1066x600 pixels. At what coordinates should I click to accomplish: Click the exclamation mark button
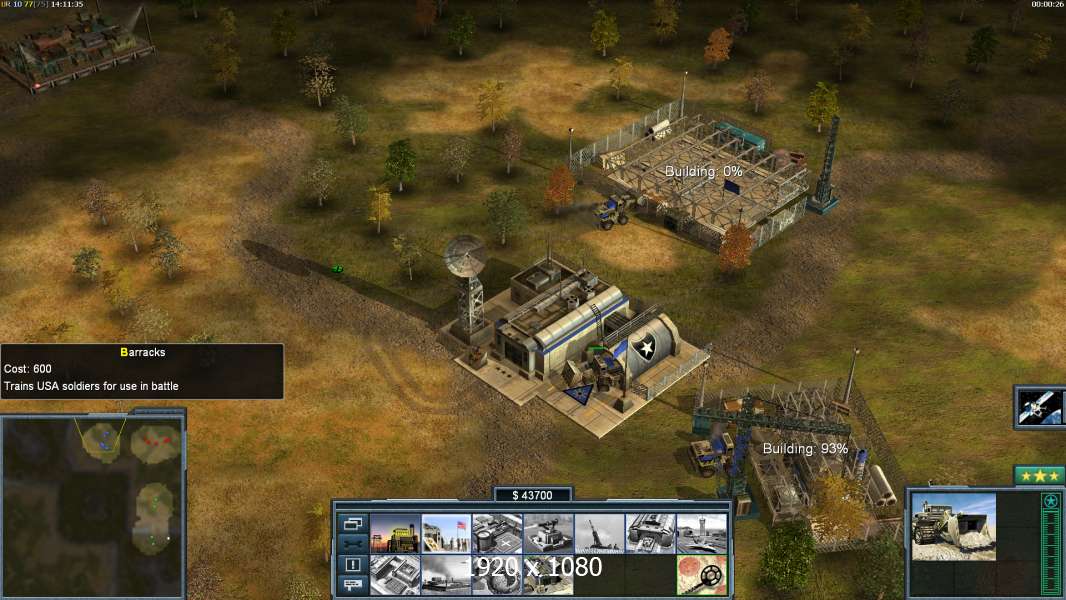coord(353,564)
